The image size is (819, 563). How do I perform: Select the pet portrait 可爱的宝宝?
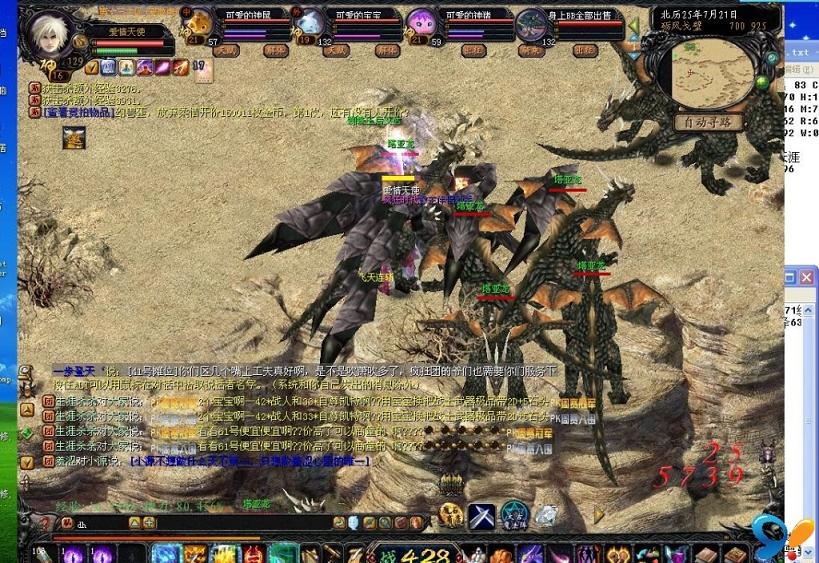pyautogui.click(x=311, y=22)
